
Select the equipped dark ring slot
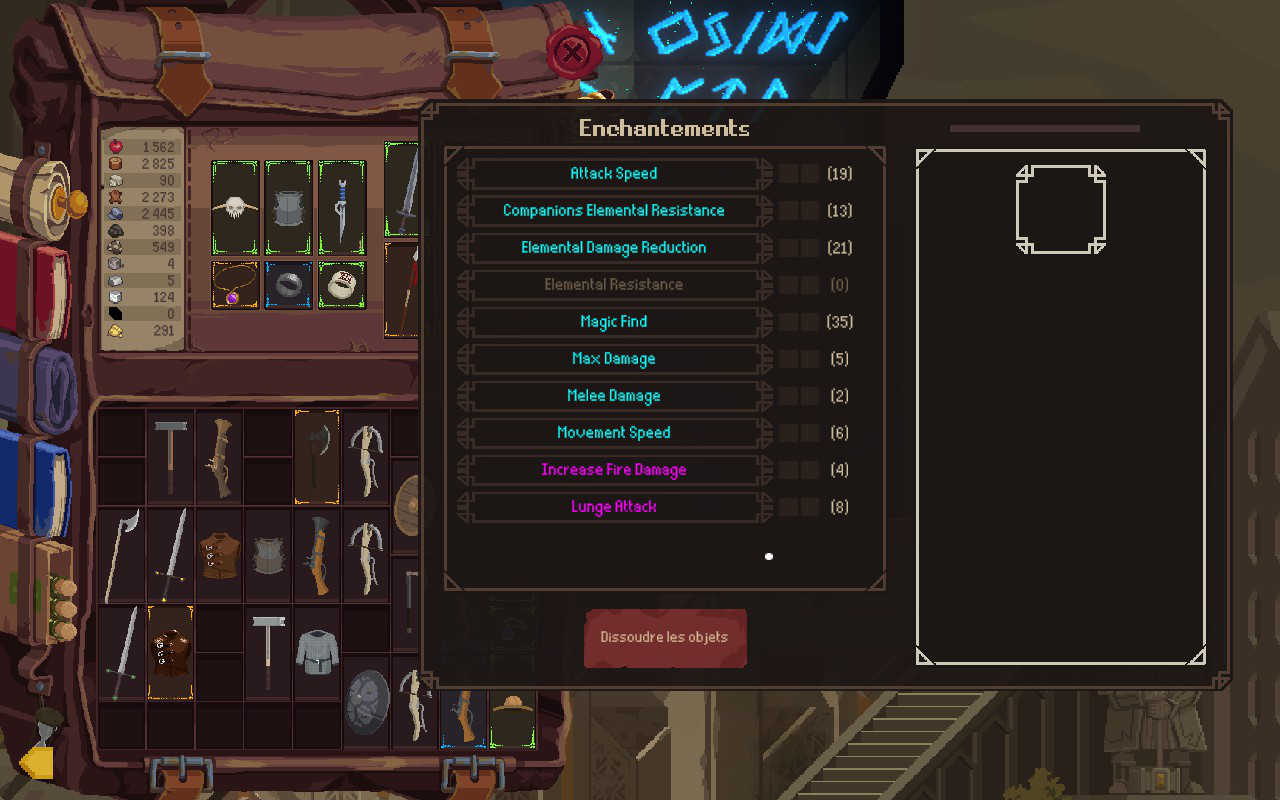pyautogui.click(x=288, y=285)
